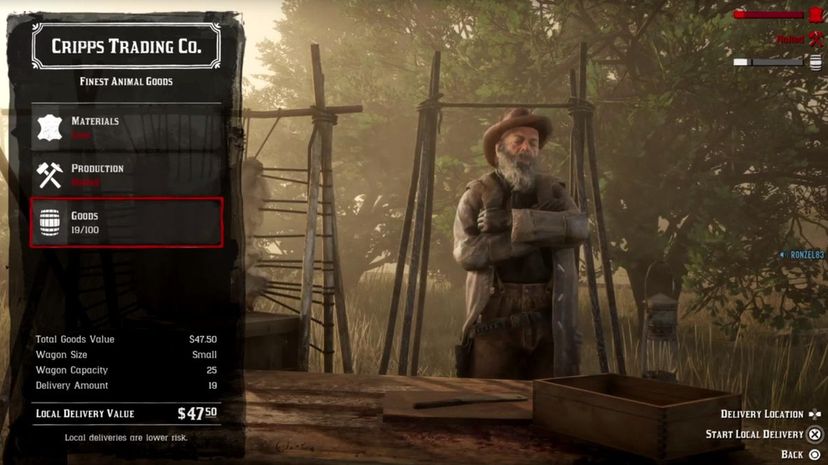Screen dimensions: 828x465
Task: Choose the Goods 19/100 entry
Action: point(126,222)
